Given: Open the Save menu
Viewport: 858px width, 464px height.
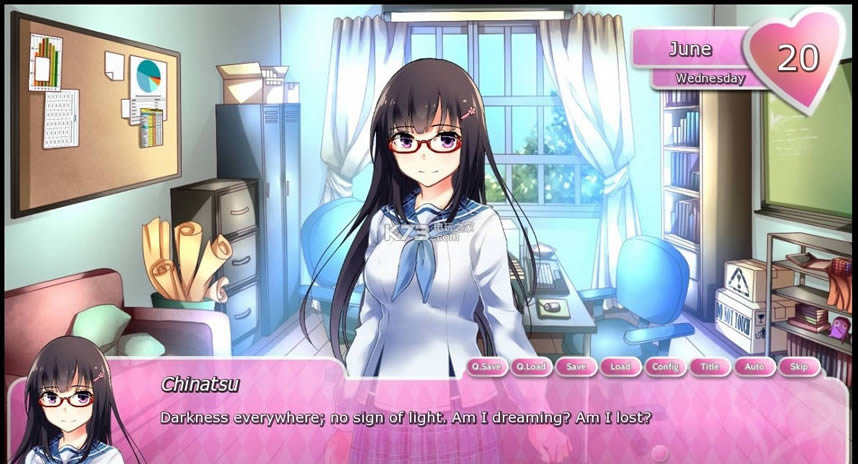Looking at the screenshot, I should (576, 367).
